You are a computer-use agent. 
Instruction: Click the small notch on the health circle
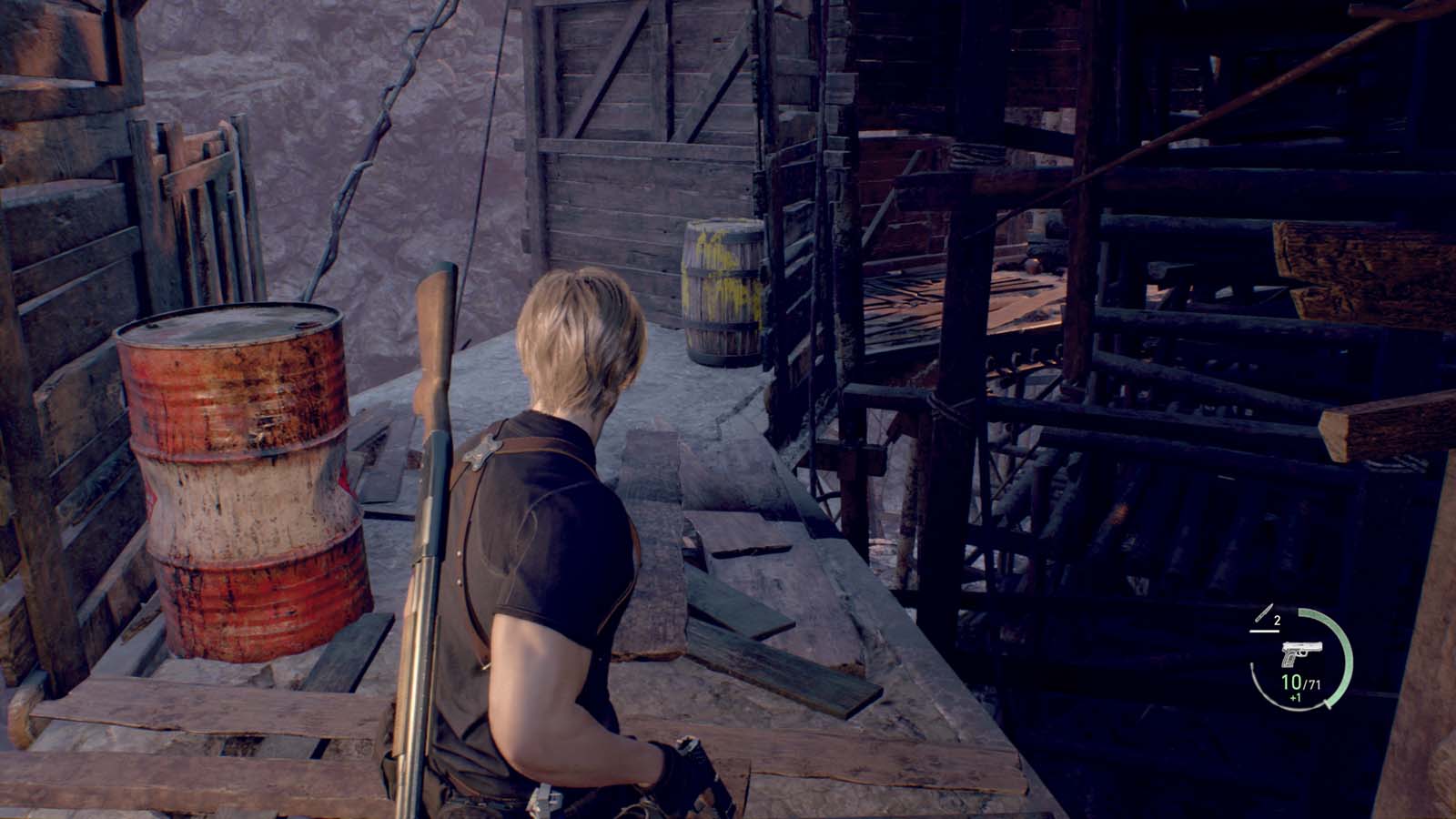[1328, 704]
